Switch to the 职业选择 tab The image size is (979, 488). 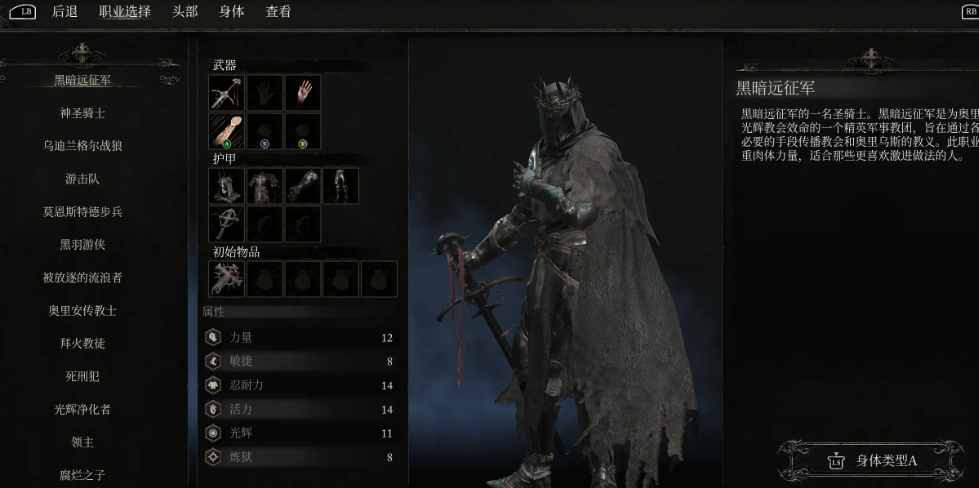click(x=125, y=12)
